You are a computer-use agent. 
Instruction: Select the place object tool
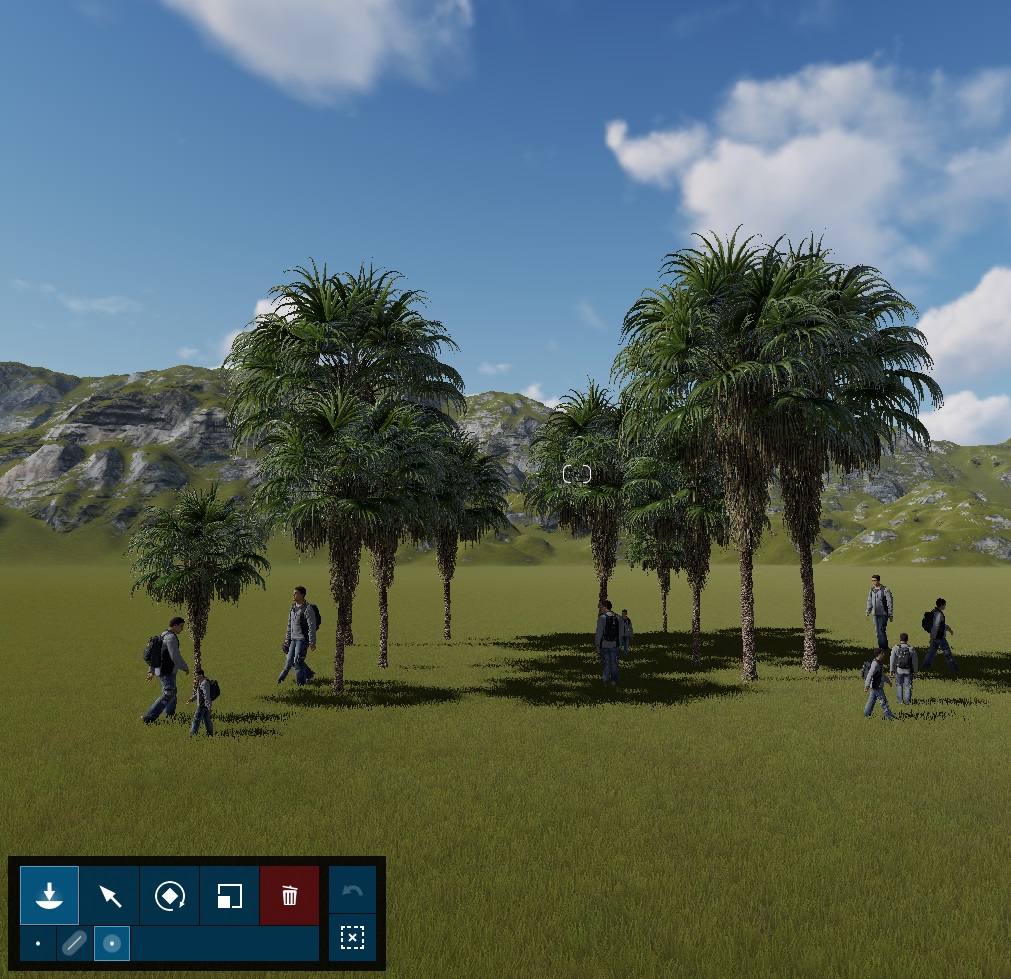click(49, 895)
